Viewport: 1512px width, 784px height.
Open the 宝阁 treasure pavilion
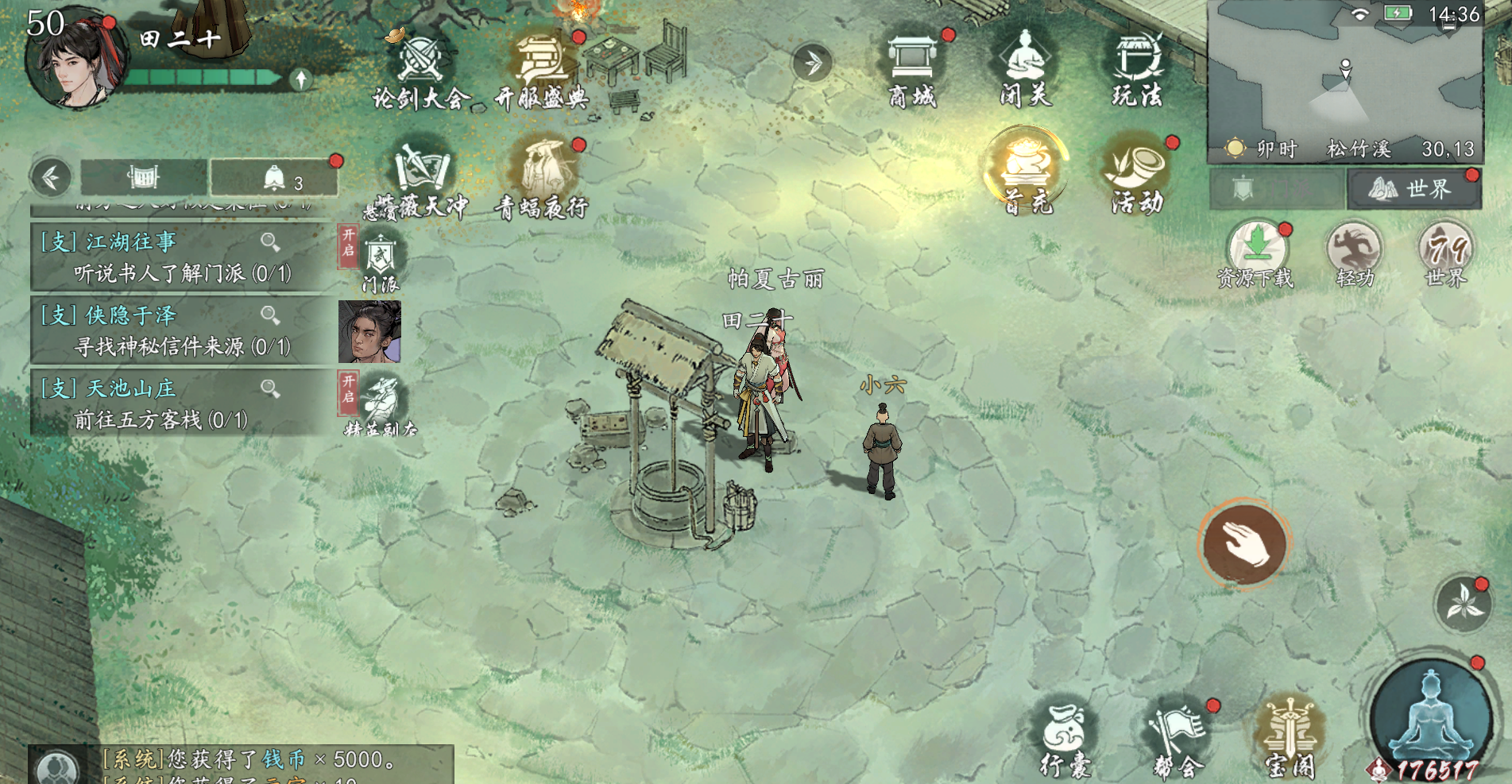pyautogui.click(x=1290, y=740)
